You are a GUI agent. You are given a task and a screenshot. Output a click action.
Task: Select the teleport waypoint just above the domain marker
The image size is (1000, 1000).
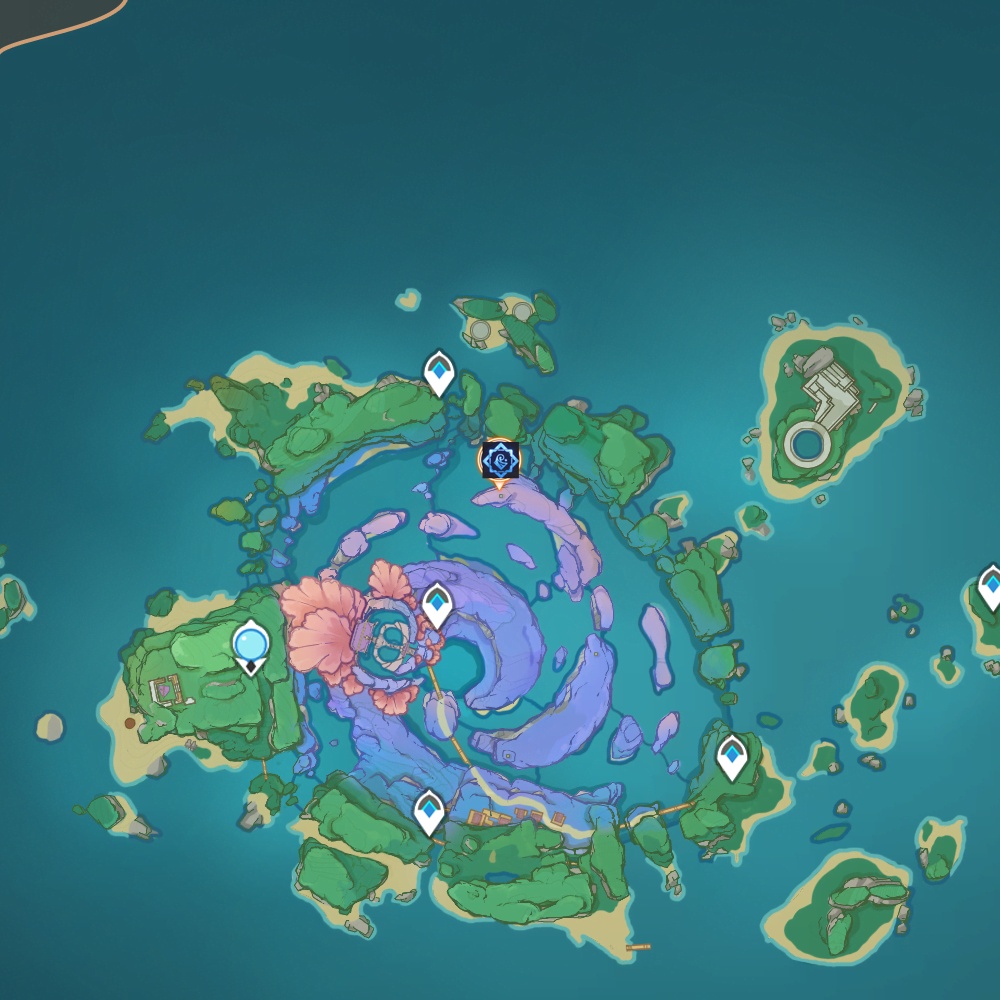(x=439, y=373)
